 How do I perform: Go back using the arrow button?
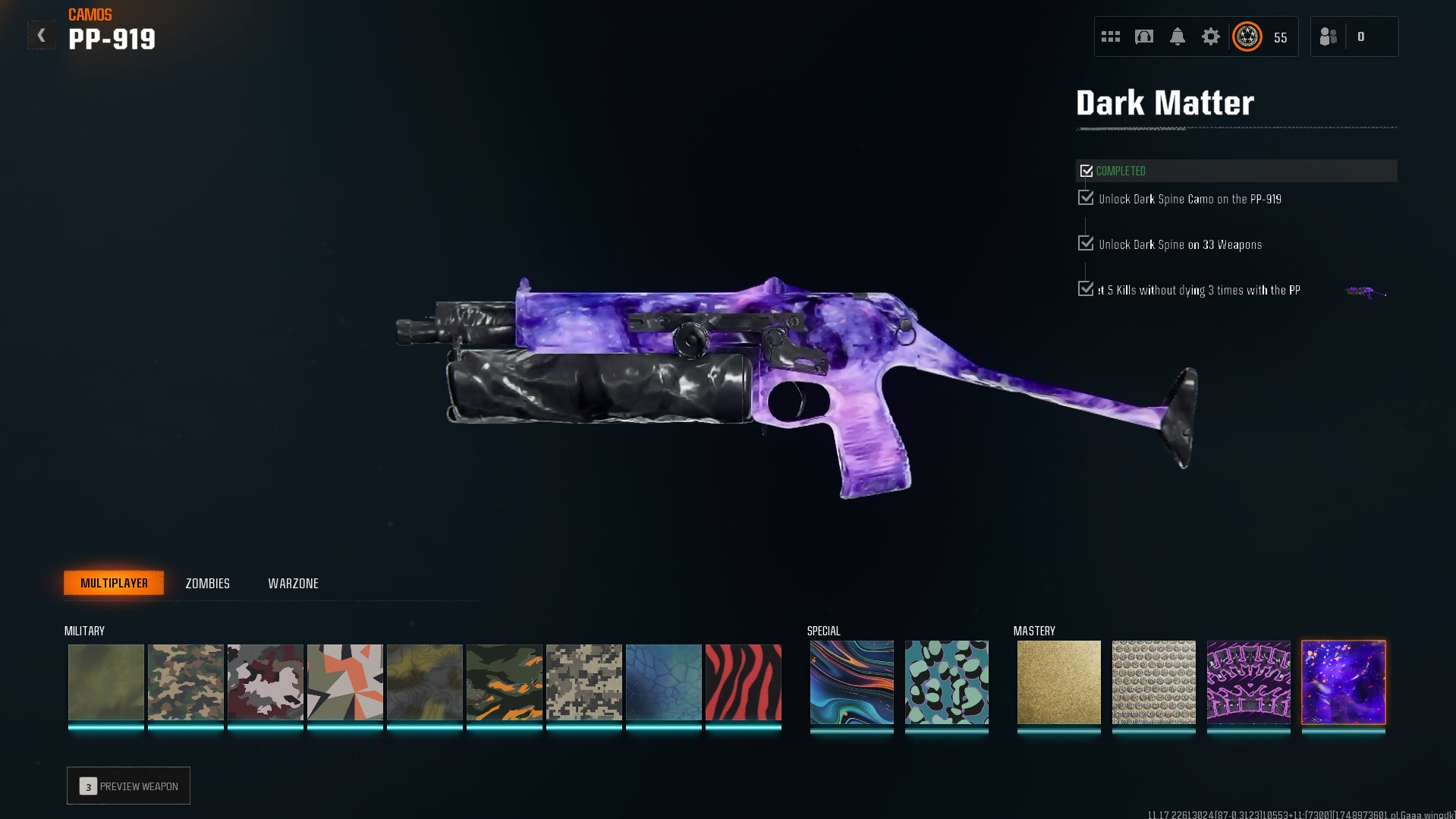pos(42,36)
